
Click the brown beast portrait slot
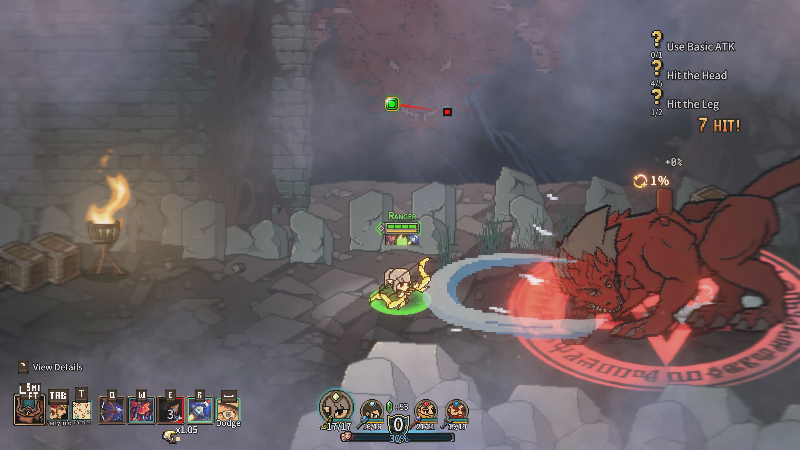(28, 410)
